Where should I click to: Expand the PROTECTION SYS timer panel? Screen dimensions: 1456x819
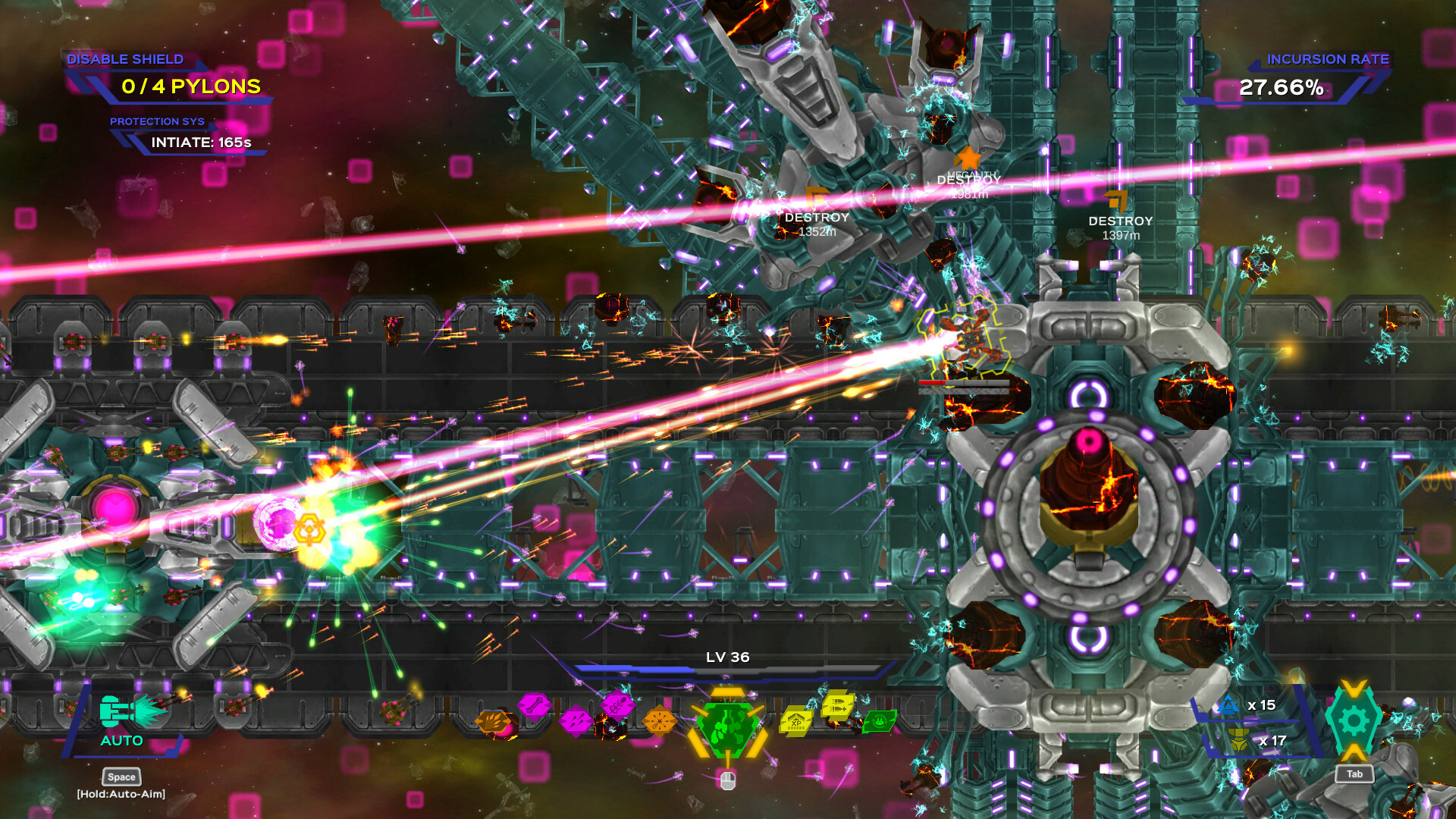point(159,121)
